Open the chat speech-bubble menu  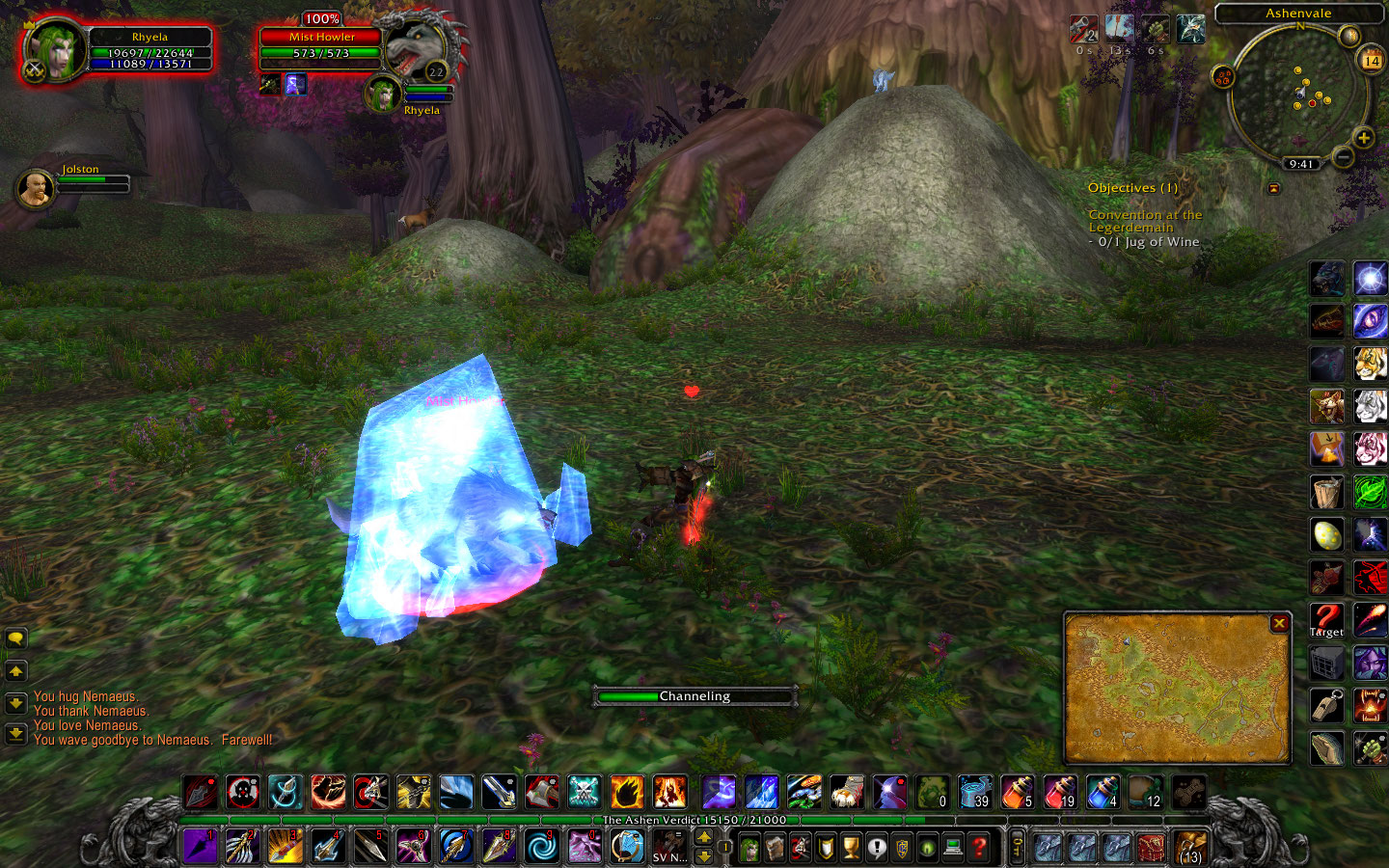pyautogui.click(x=16, y=638)
